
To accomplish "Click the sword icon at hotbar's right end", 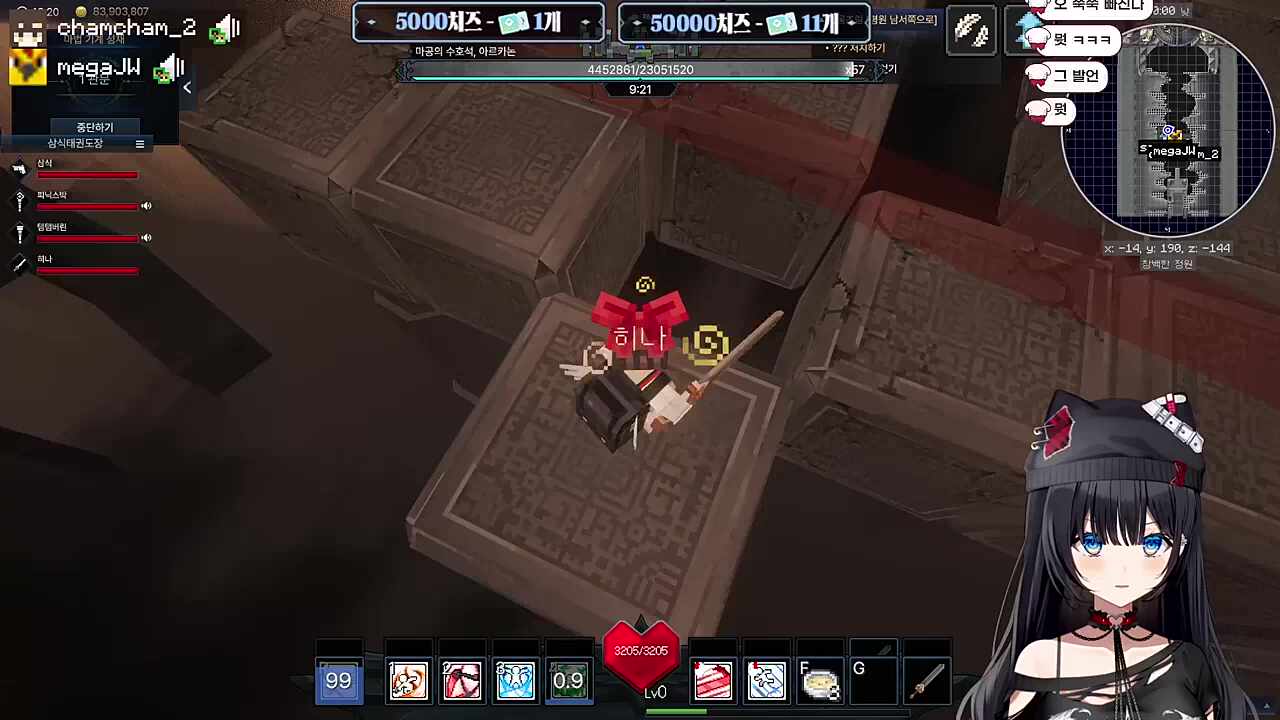I will [x=927, y=680].
